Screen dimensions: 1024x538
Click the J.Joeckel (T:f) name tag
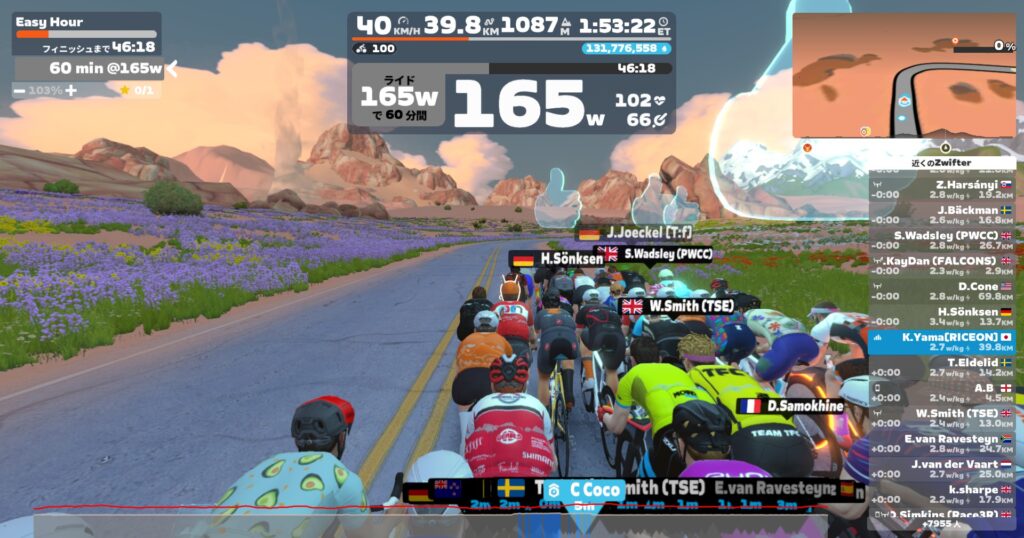[x=641, y=233]
